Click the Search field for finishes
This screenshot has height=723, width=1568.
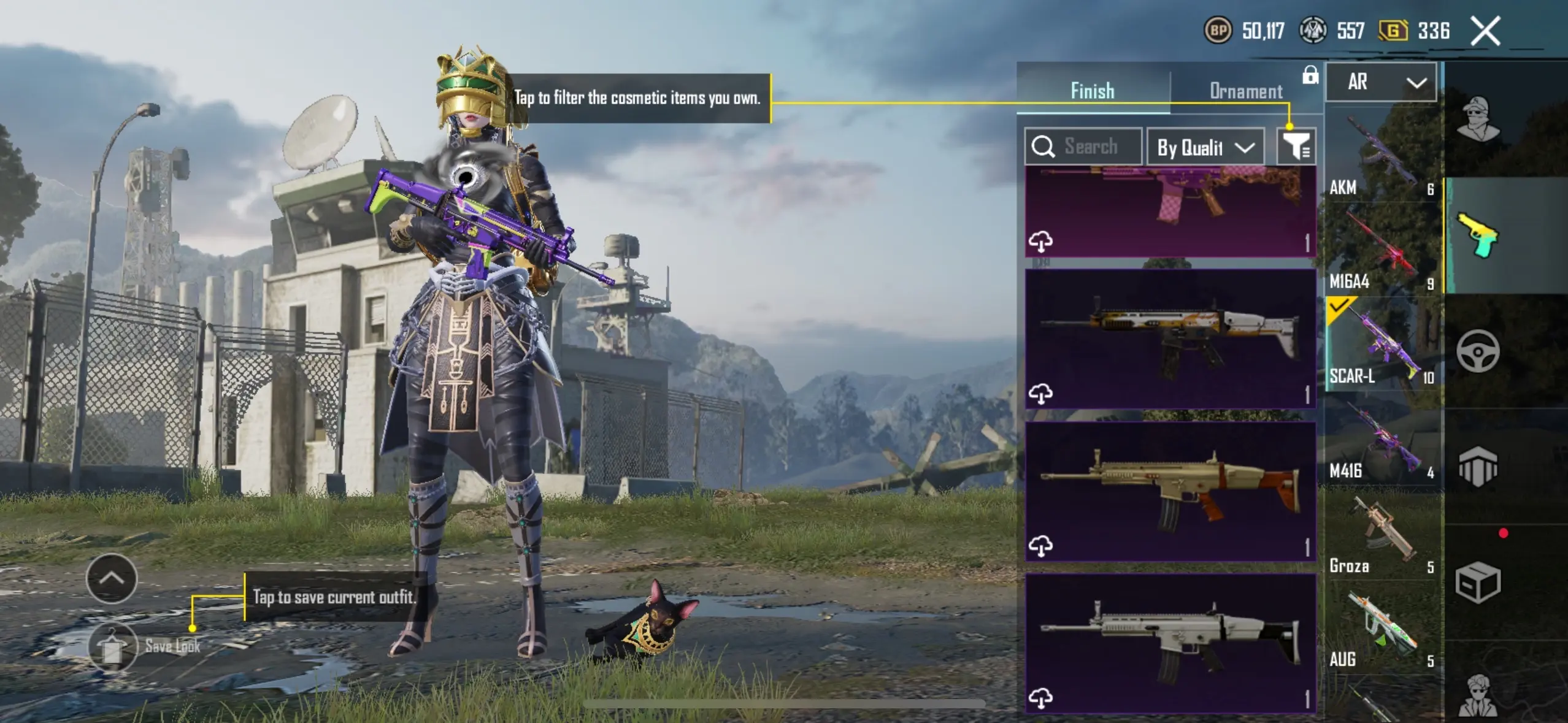click(1083, 147)
